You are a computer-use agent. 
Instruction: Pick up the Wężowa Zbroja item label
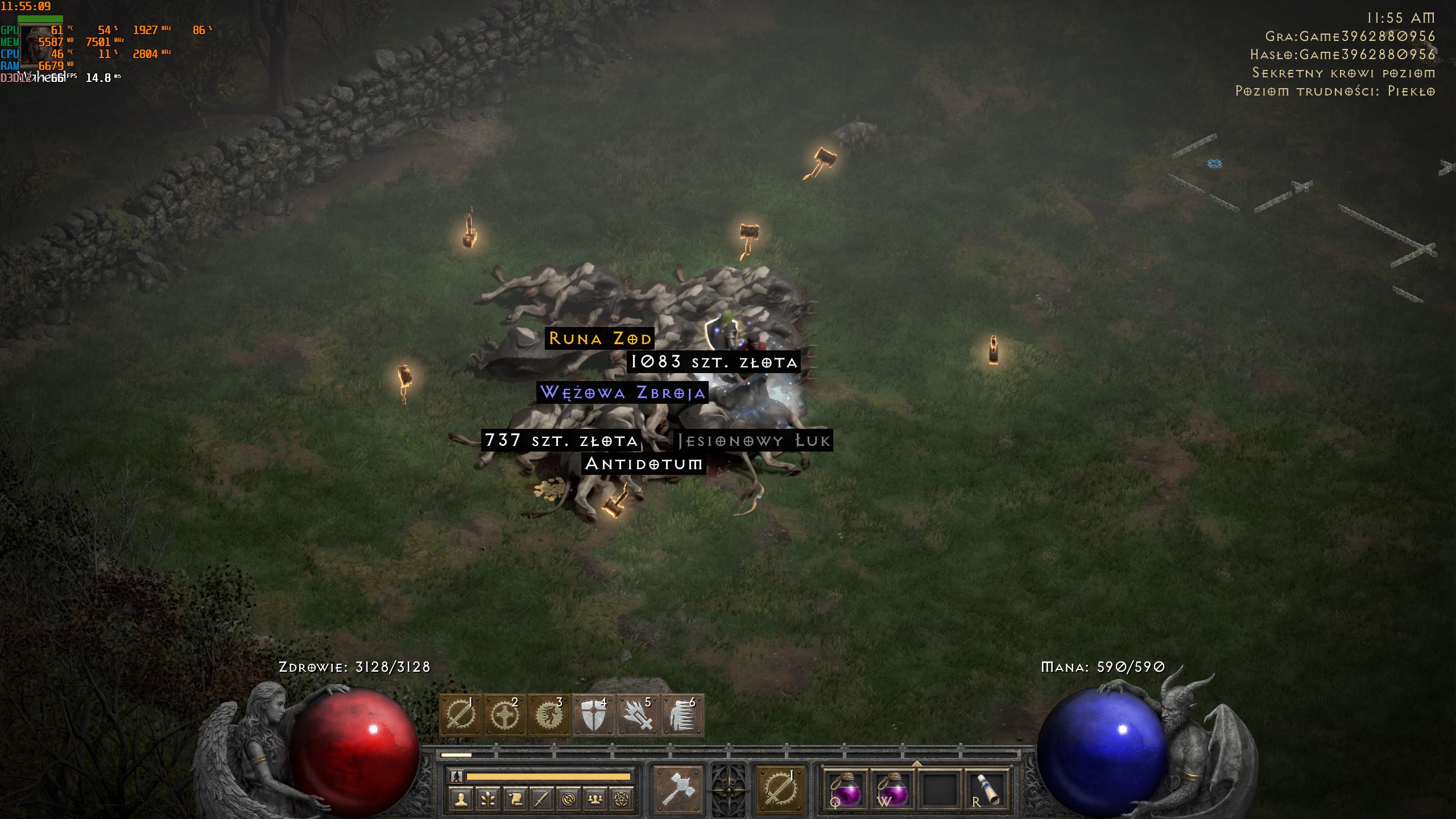click(623, 392)
